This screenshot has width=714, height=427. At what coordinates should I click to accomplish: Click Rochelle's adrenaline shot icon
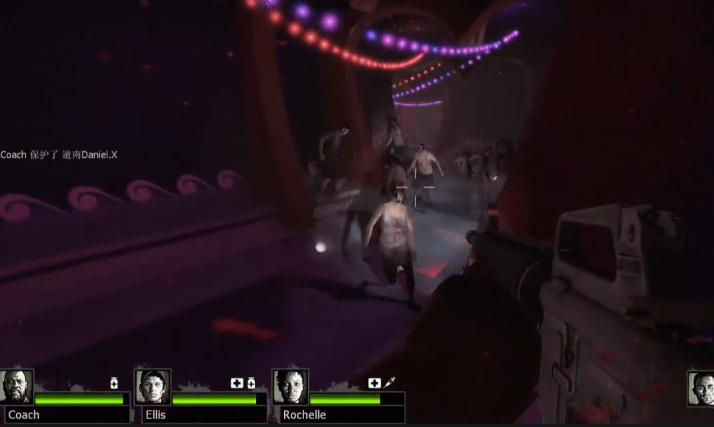[388, 383]
